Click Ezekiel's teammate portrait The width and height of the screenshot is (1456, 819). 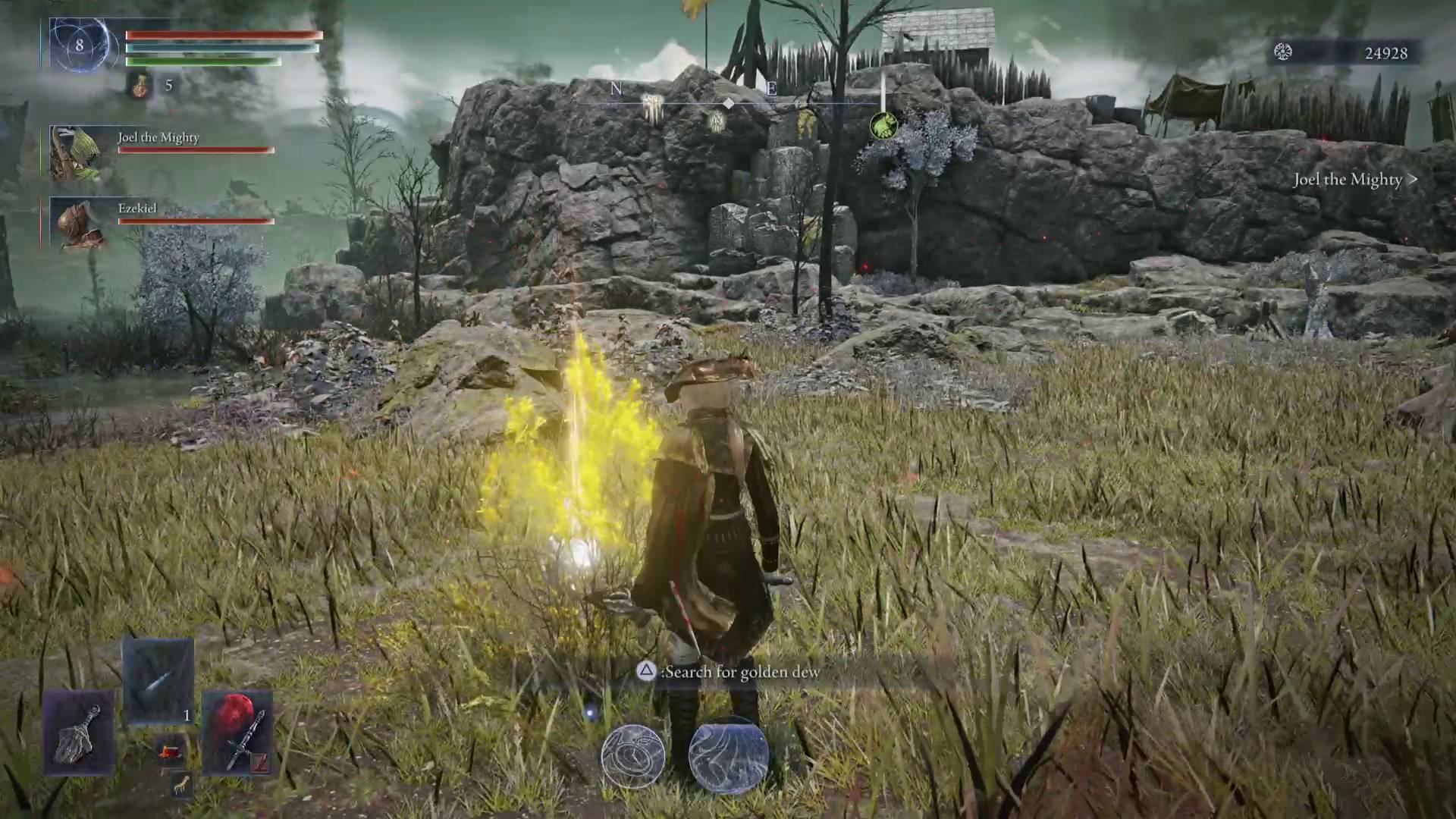(x=76, y=224)
